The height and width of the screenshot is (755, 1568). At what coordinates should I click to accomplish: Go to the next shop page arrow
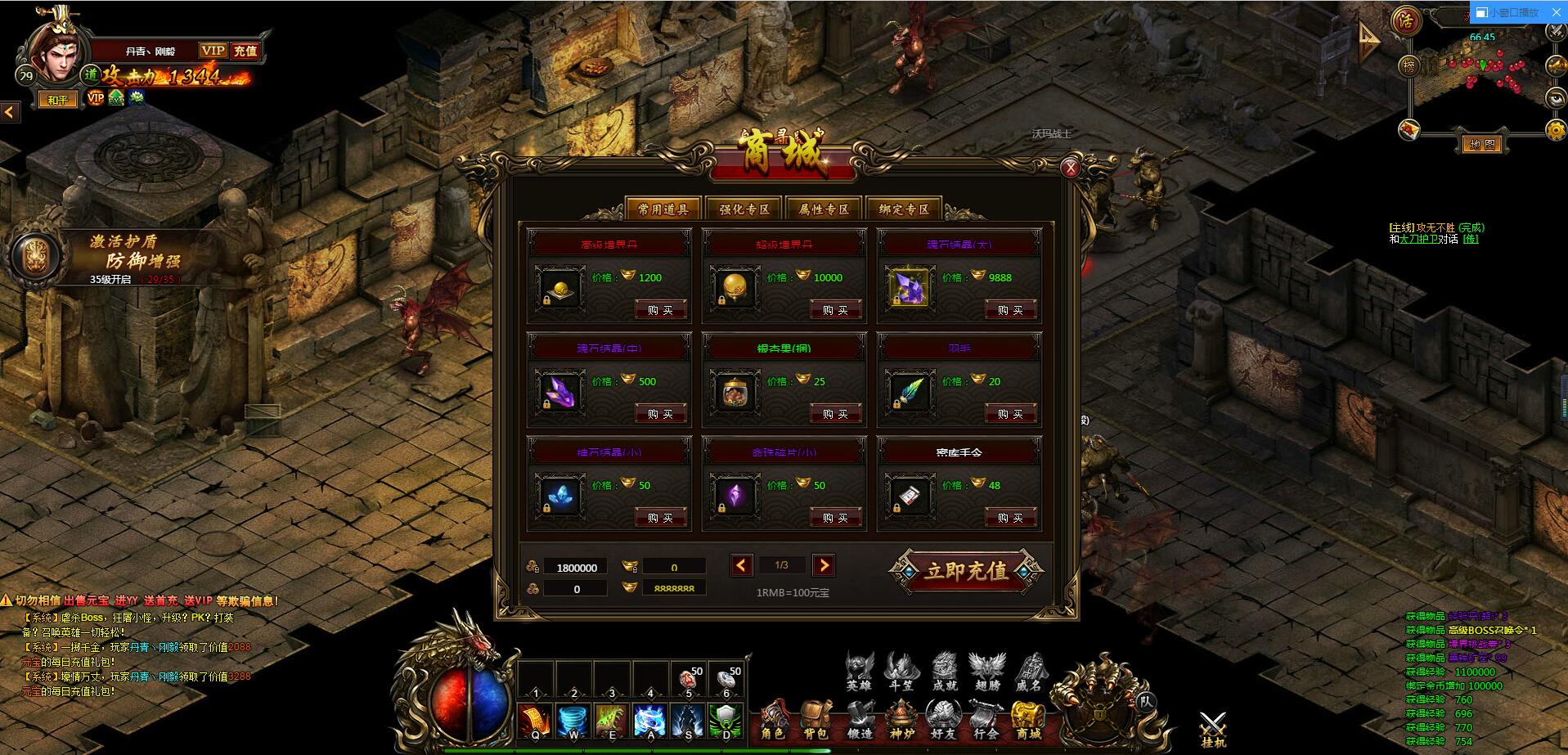click(824, 565)
